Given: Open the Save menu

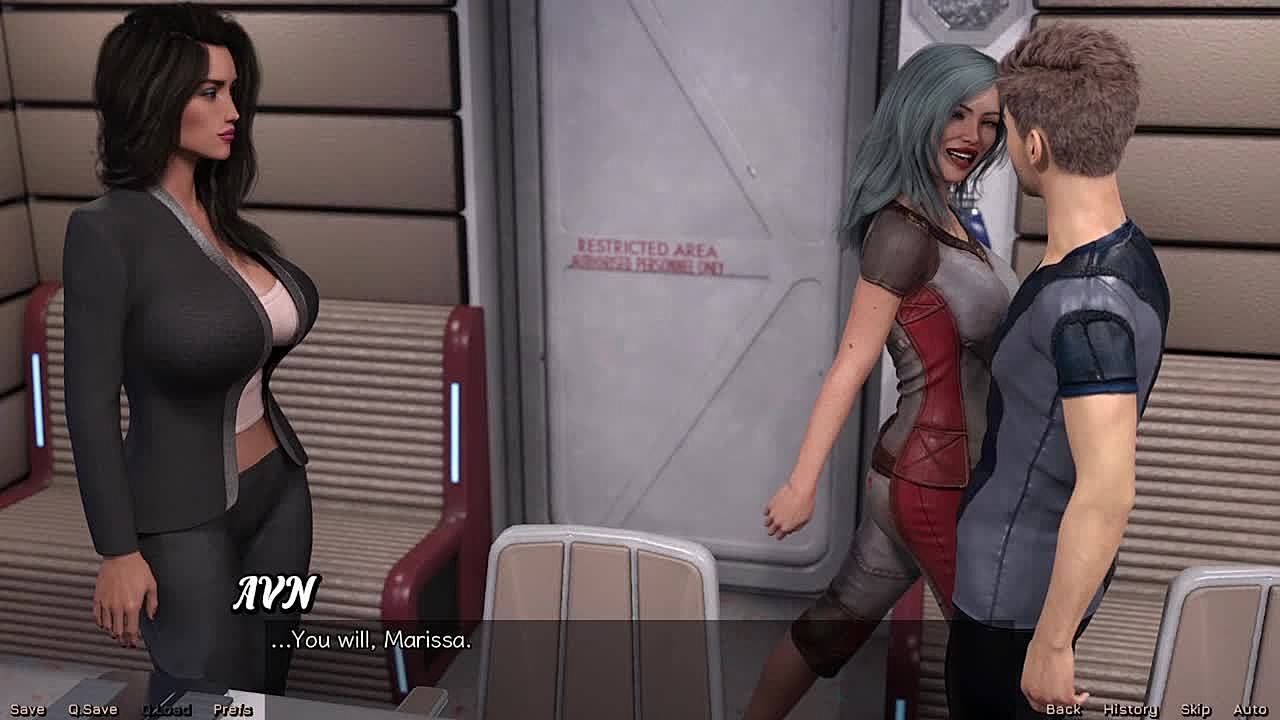Looking at the screenshot, I should click(x=27, y=709).
